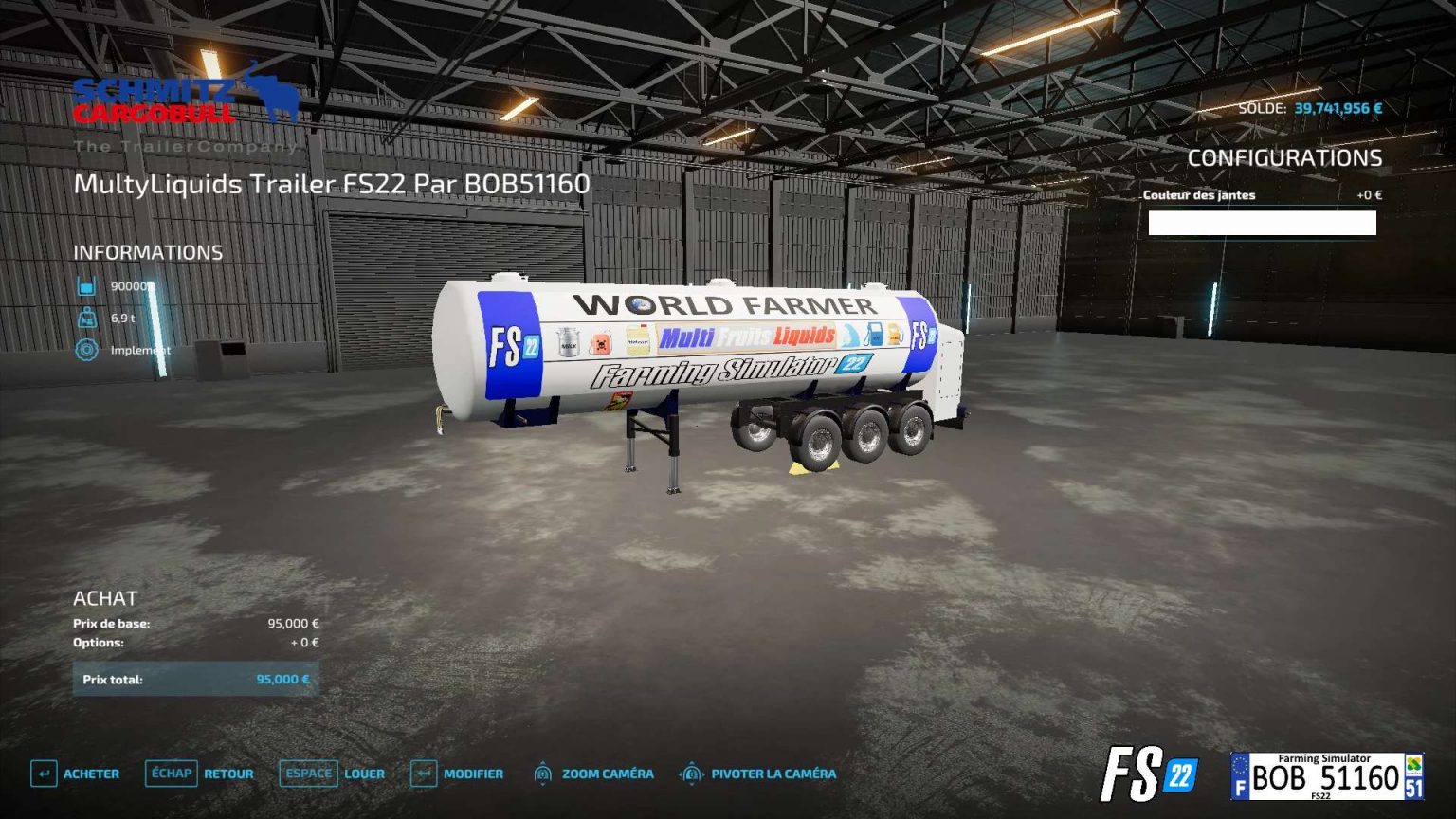Image resolution: width=1456 pixels, height=819 pixels.
Task: Click the SOLDE balance display
Action: pos(1312,107)
